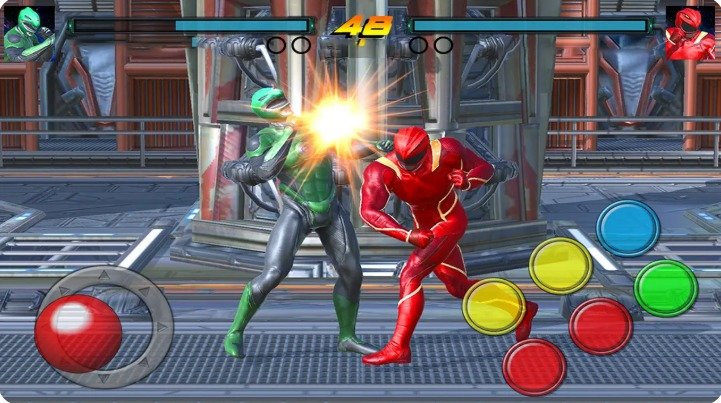This screenshot has height=403, width=721.
Task: Click the down arrow on joystick ring
Action: [102, 380]
